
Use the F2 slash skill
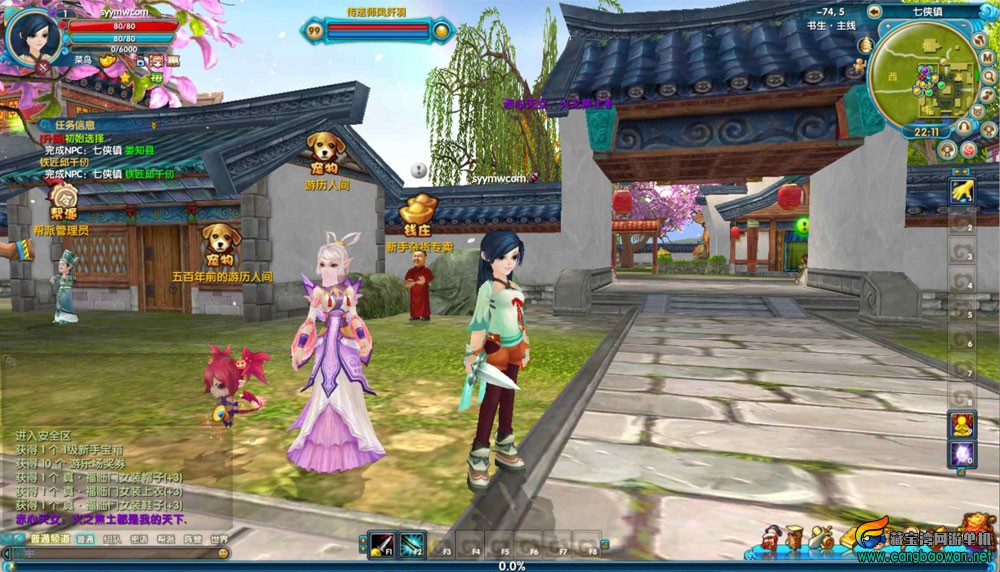click(412, 544)
